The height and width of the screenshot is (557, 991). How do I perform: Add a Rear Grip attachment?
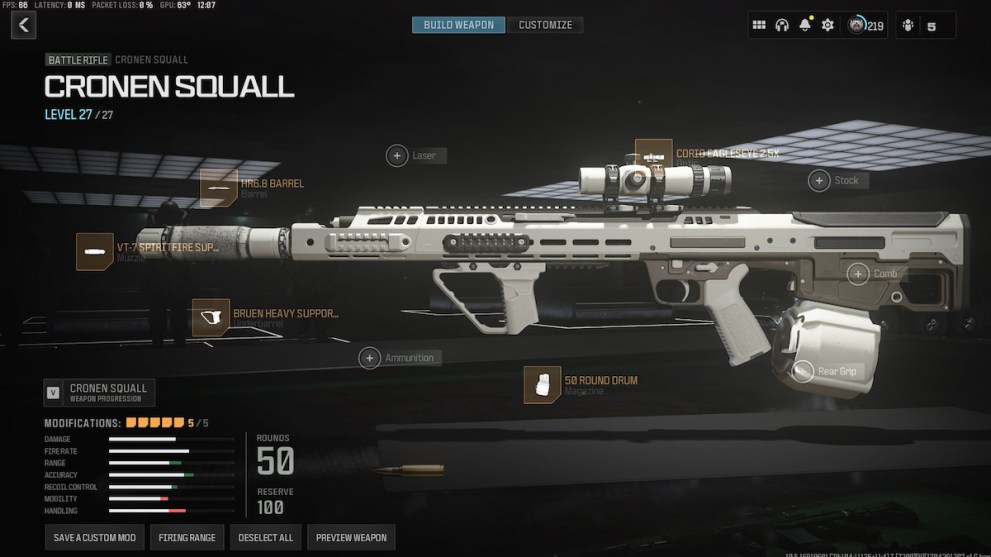click(x=803, y=371)
